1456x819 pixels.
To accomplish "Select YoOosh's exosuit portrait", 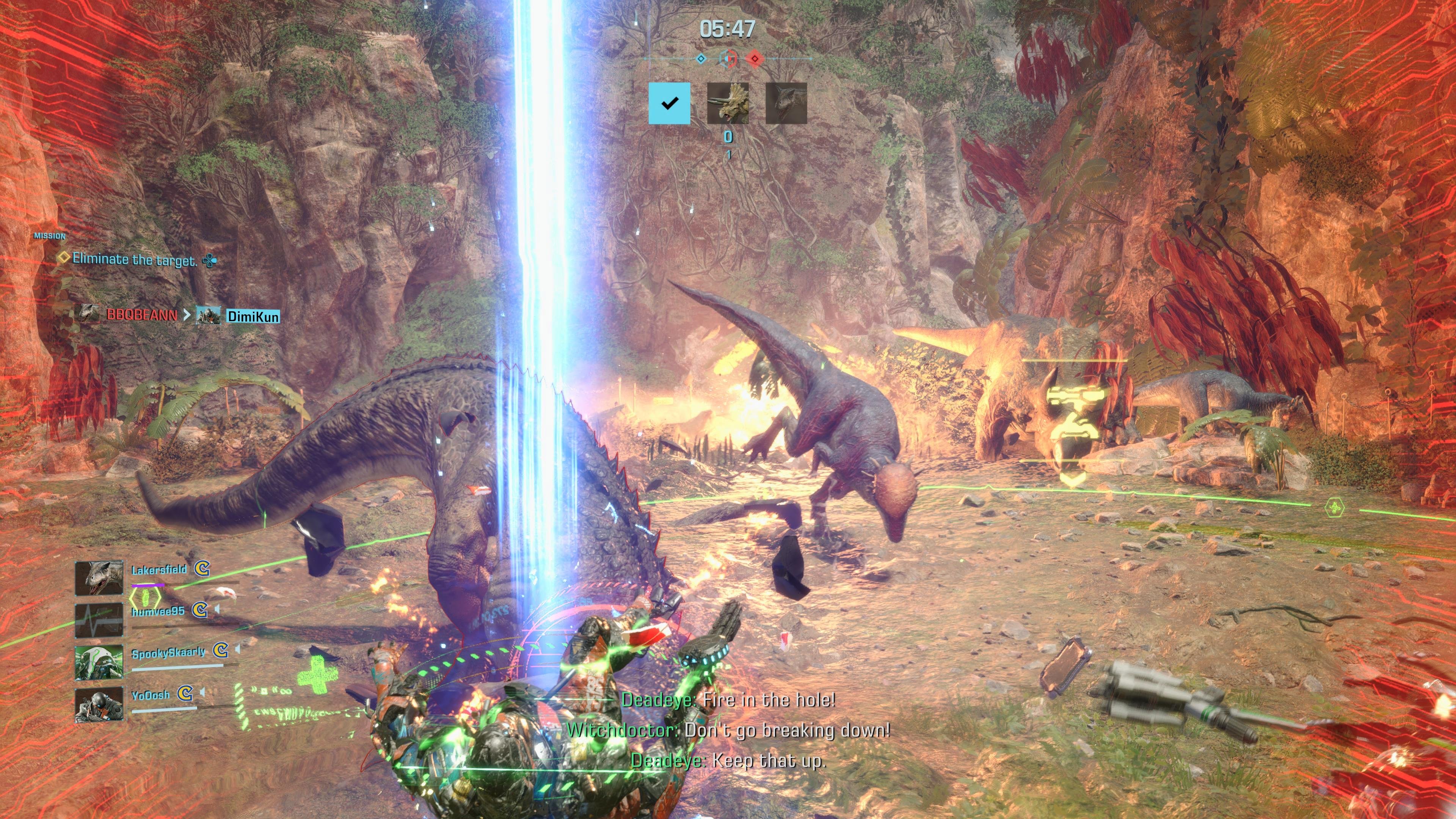I will pos(99,705).
